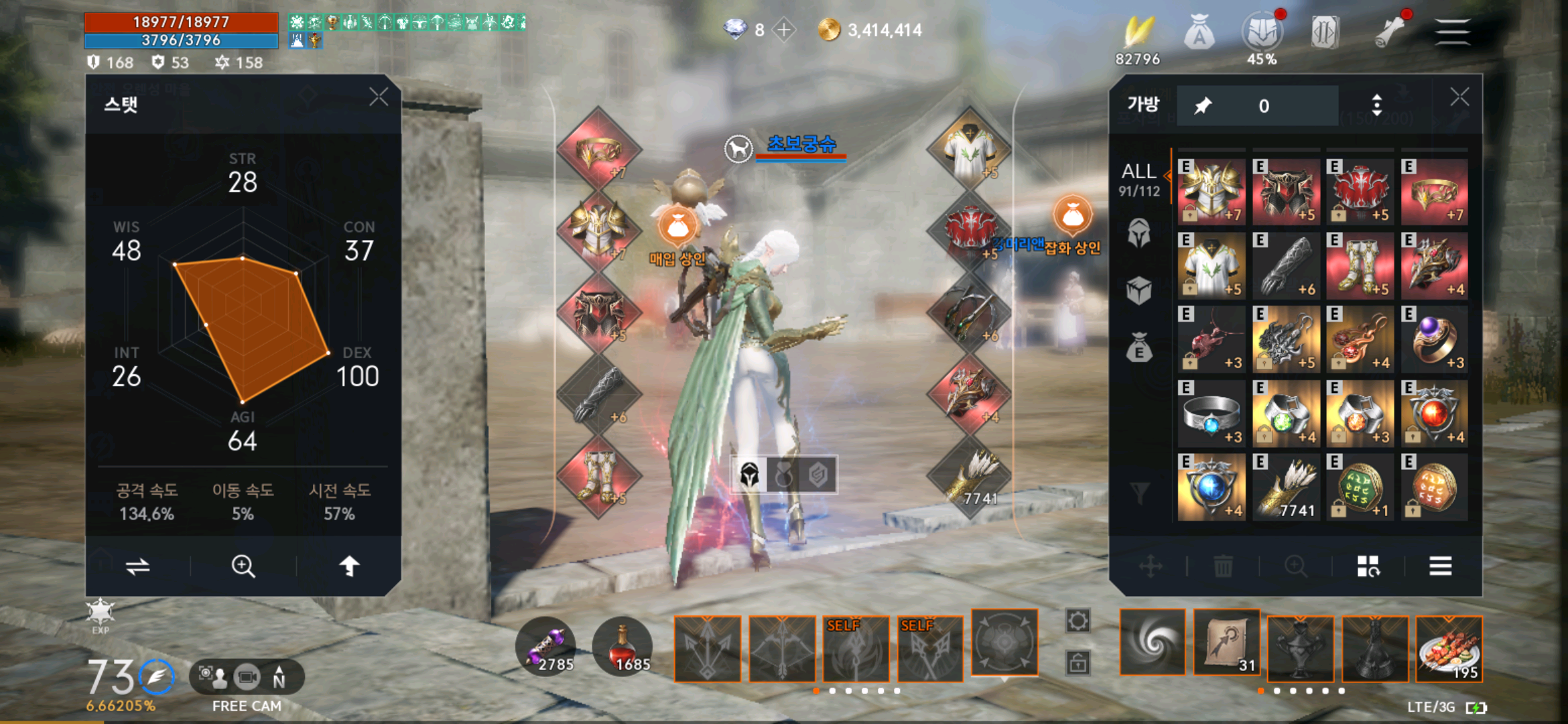The image size is (1568, 724).
Task: Add diamonds with the plus button
Action: (x=783, y=29)
